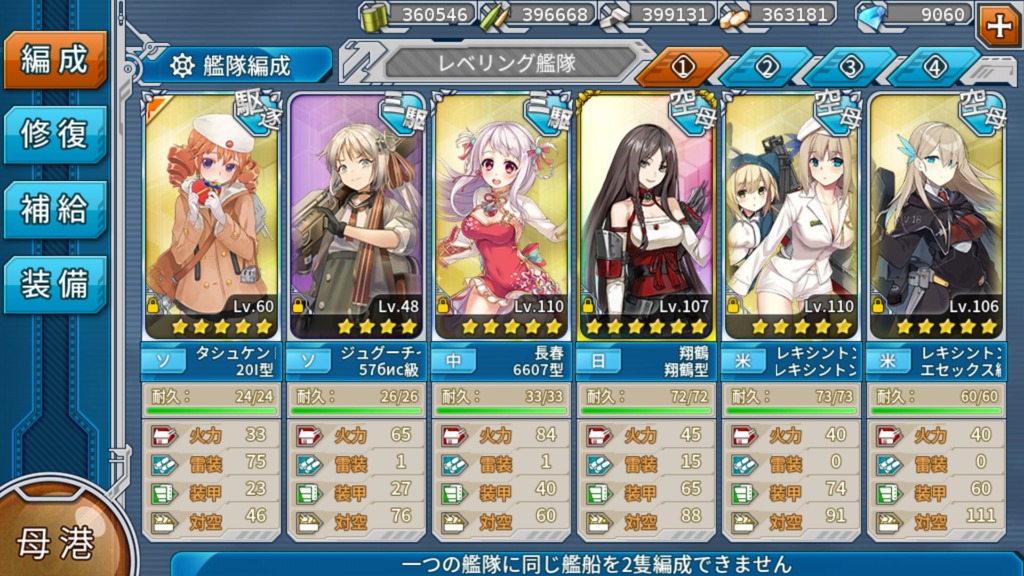Switch to fleet tab 4
This screenshot has width=1024, height=576.
tap(934, 67)
